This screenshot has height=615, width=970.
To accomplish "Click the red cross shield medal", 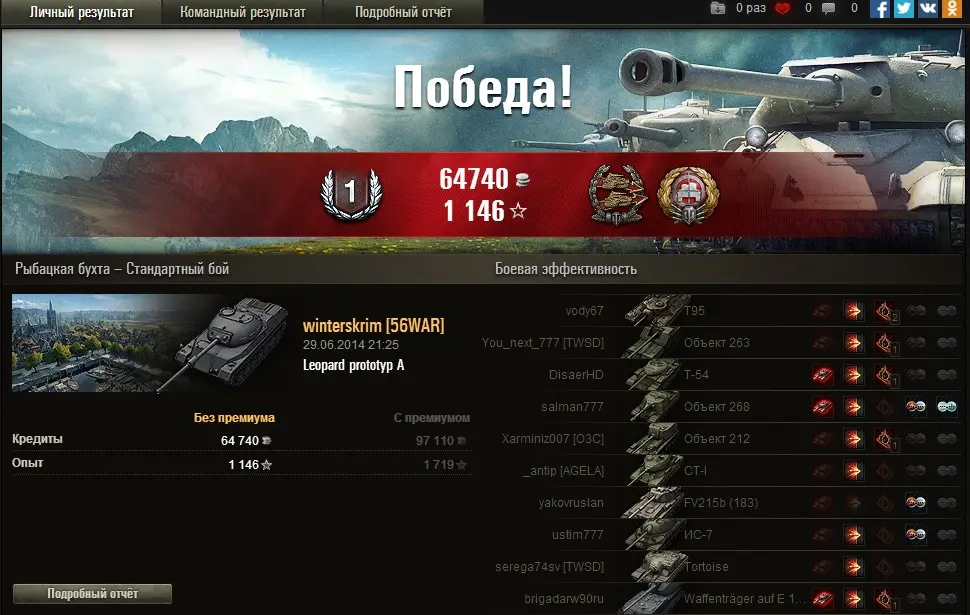I will (687, 194).
